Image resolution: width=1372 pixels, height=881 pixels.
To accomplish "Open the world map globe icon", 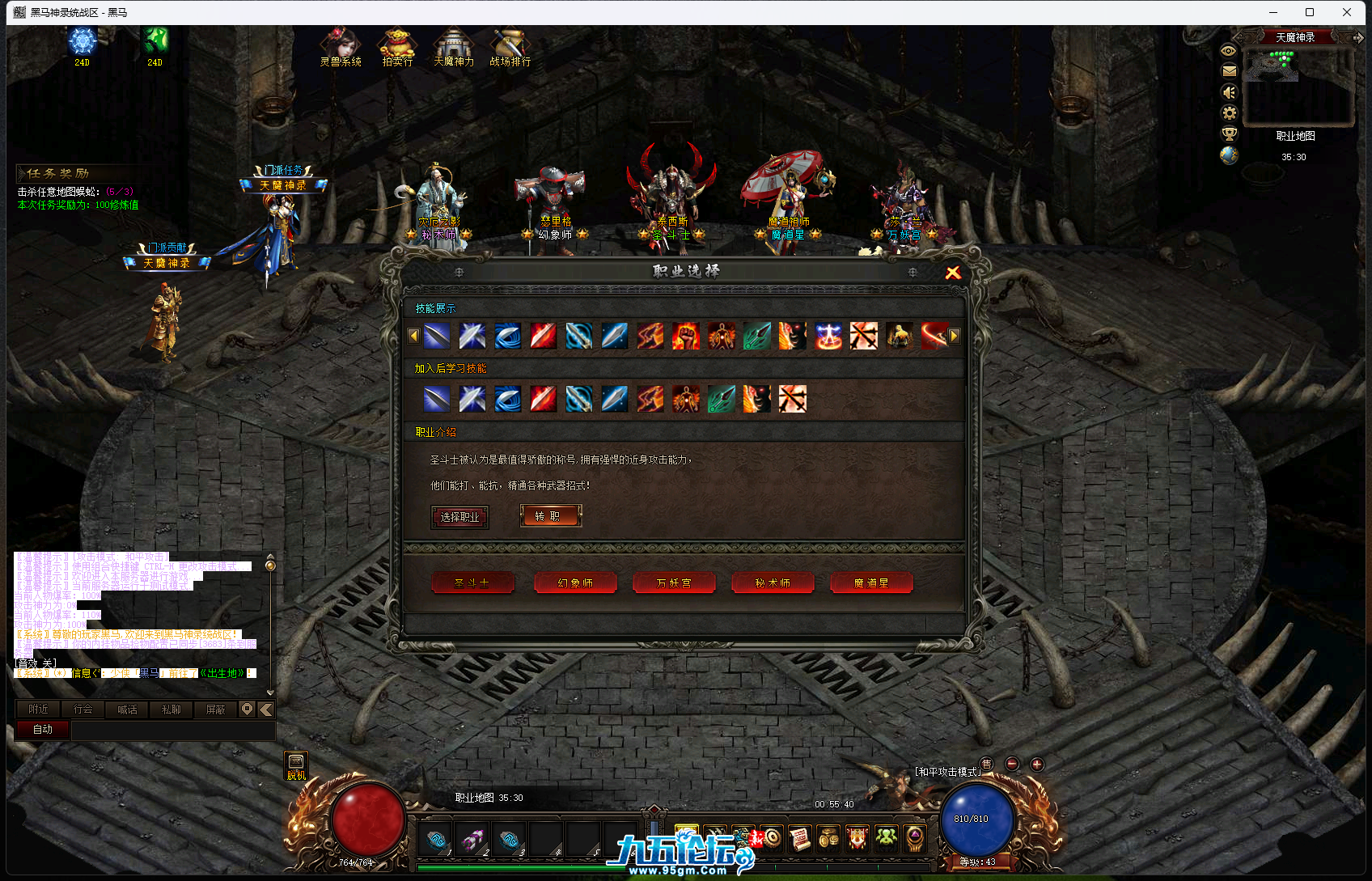I will click(1229, 156).
